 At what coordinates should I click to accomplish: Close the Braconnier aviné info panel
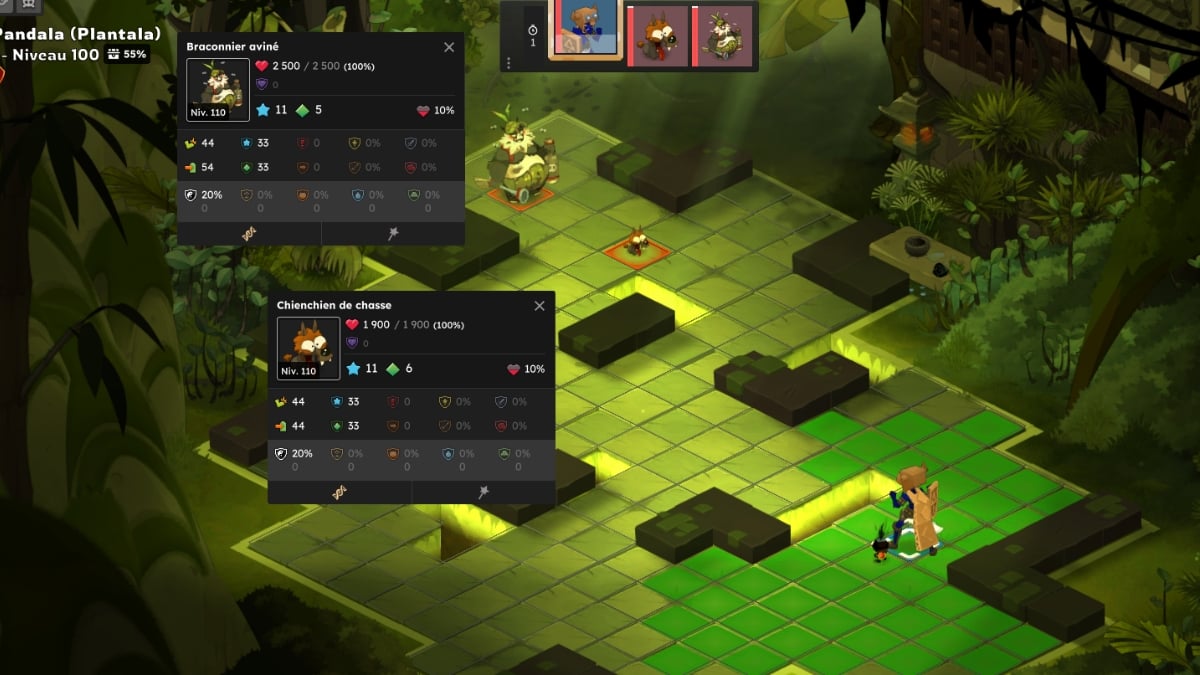click(x=449, y=47)
